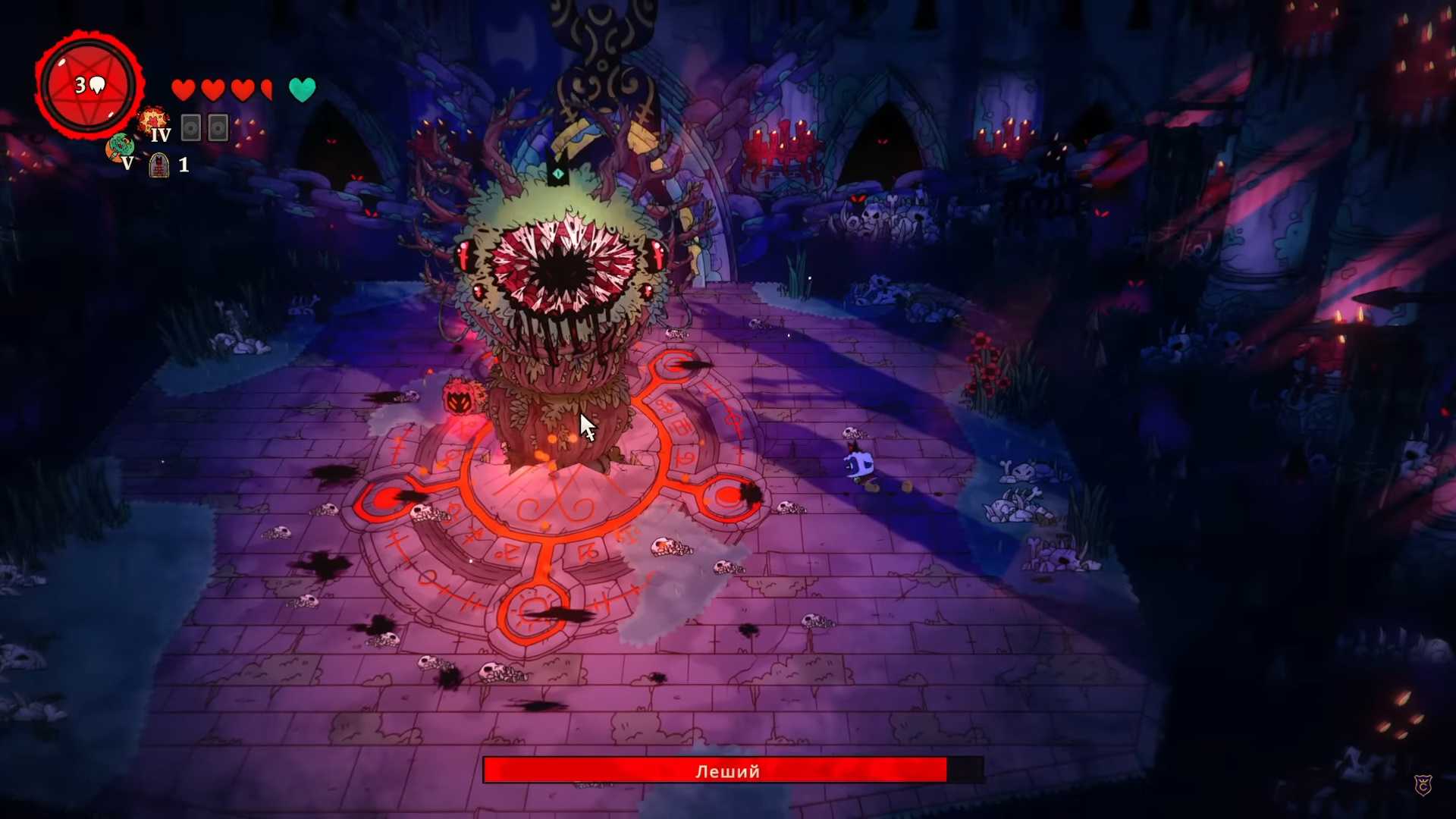This screenshot has width=1456, height=819.
Task: Select the fiery explosion curse icon
Action: 152,120
